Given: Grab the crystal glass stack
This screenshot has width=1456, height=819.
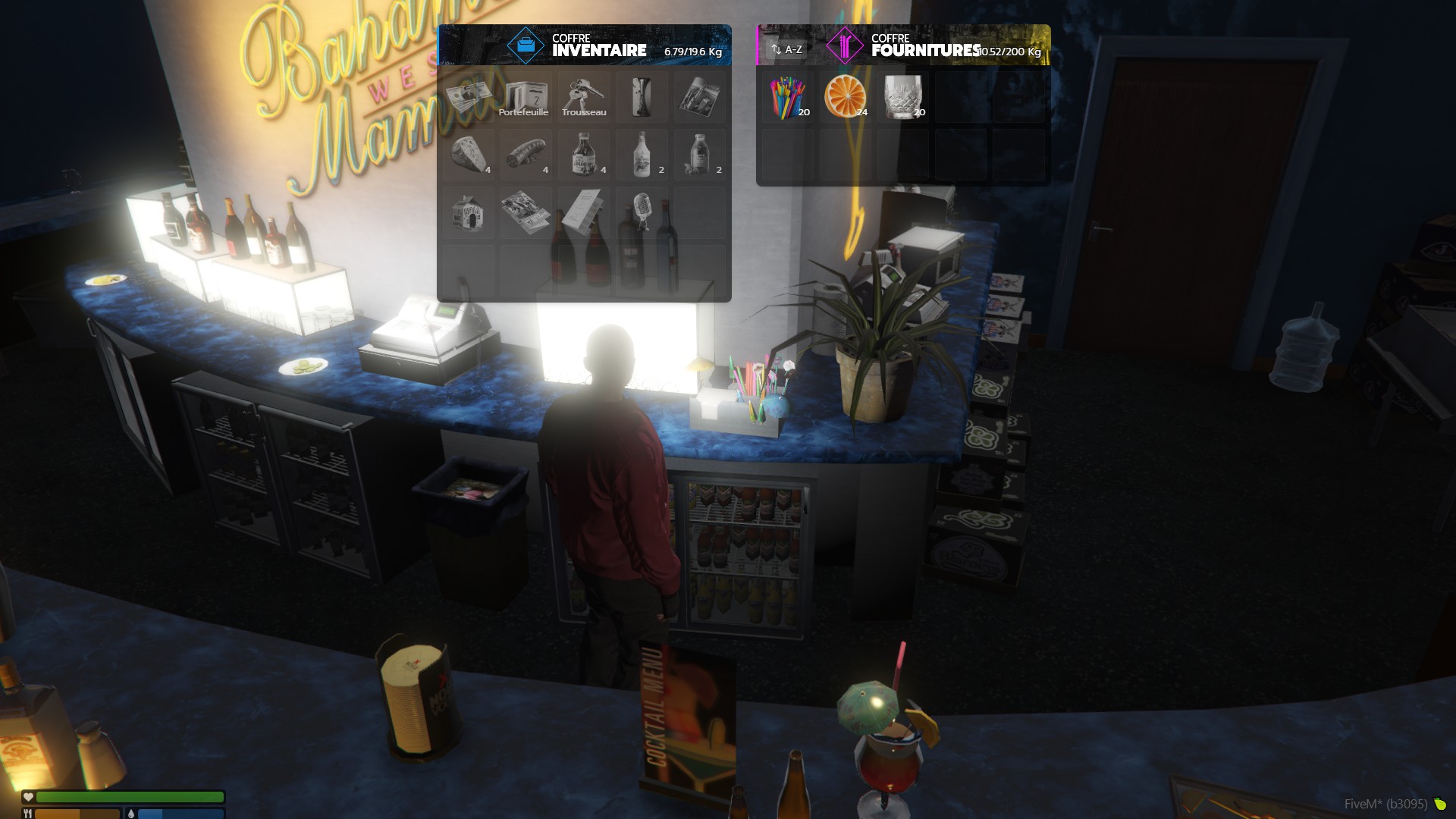Looking at the screenshot, I should (903, 97).
